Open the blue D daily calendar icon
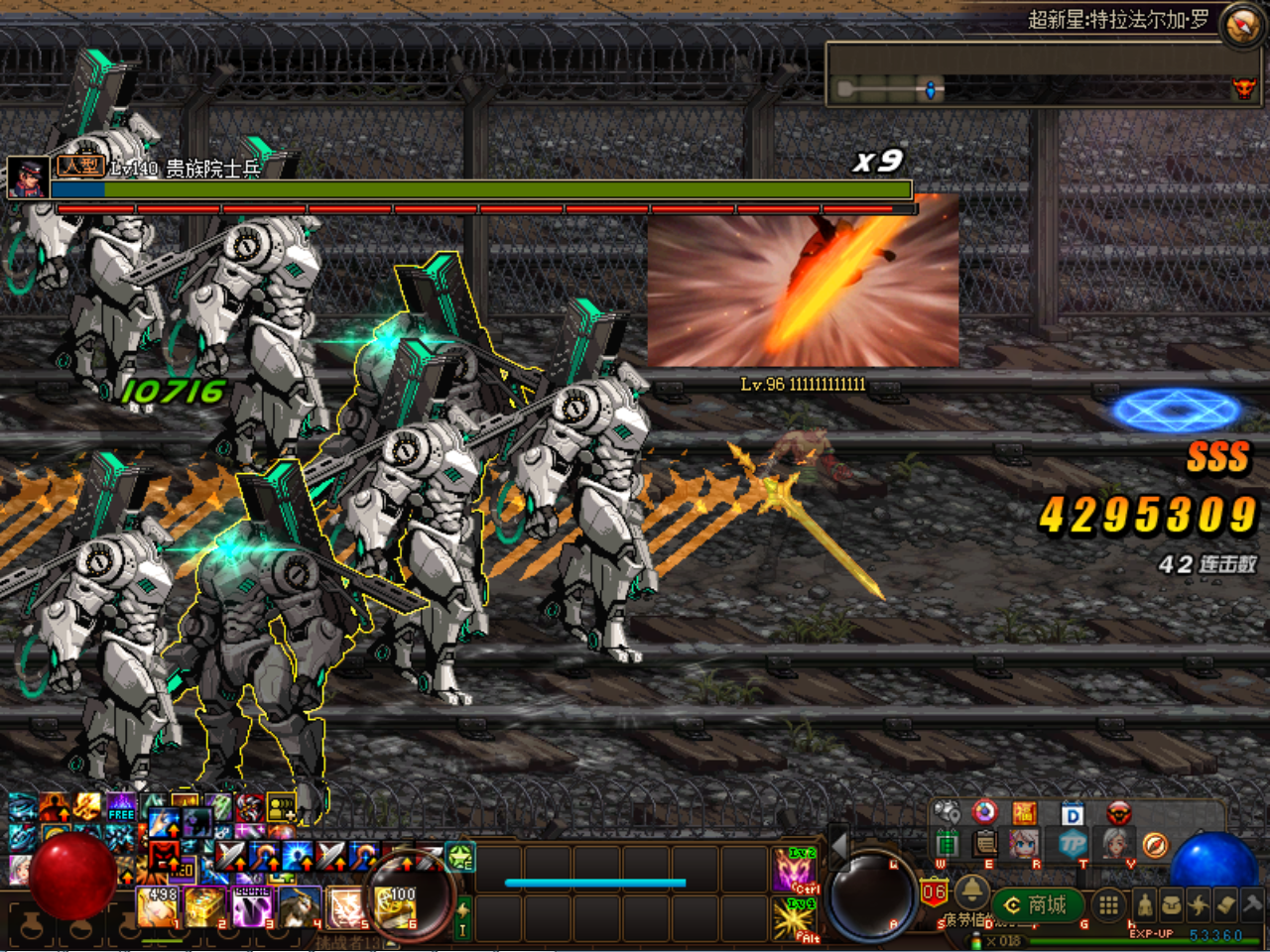Viewport: 1270px width, 952px height. tap(1072, 814)
